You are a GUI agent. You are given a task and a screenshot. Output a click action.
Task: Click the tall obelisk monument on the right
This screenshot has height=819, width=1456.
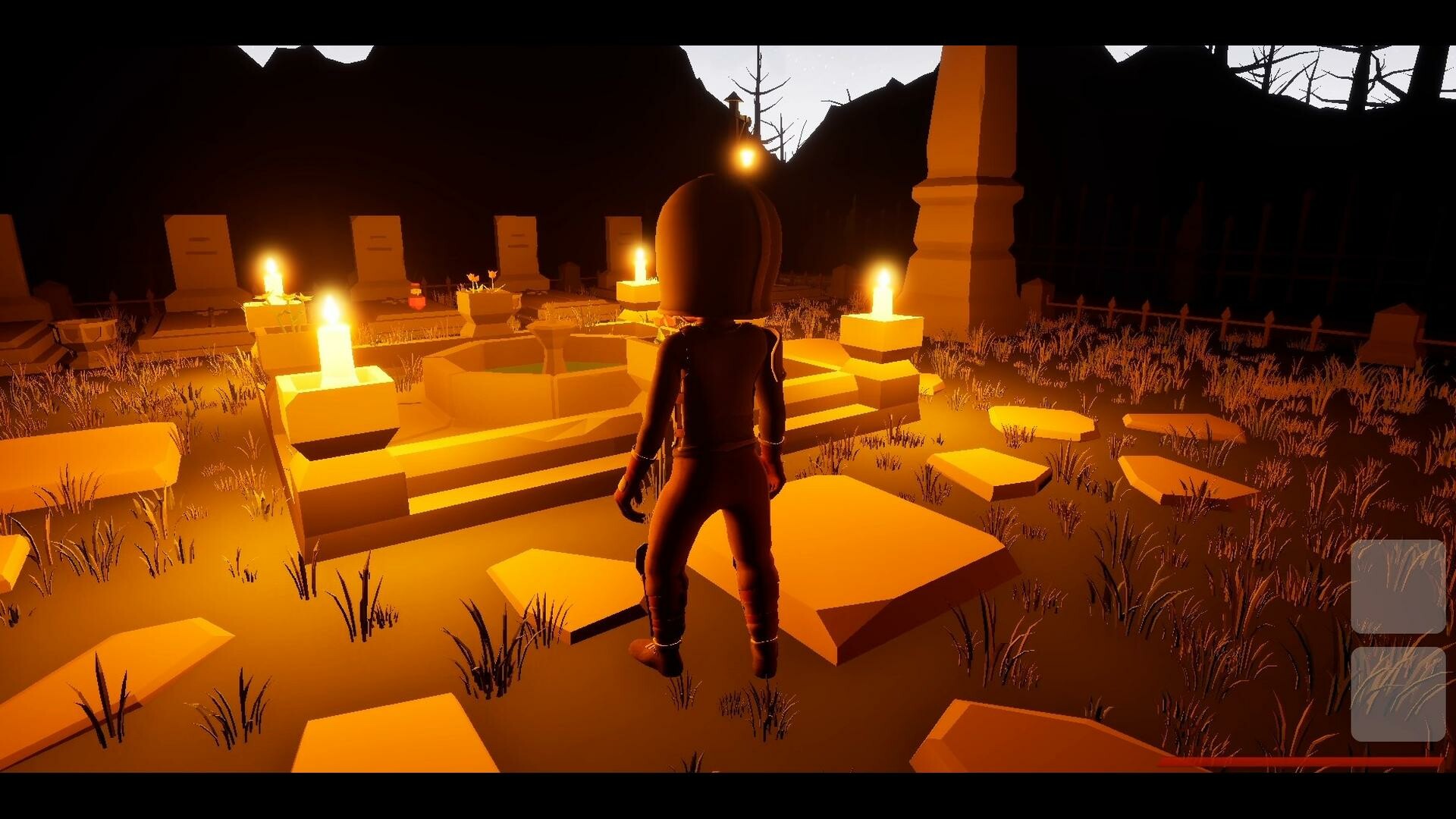click(968, 190)
